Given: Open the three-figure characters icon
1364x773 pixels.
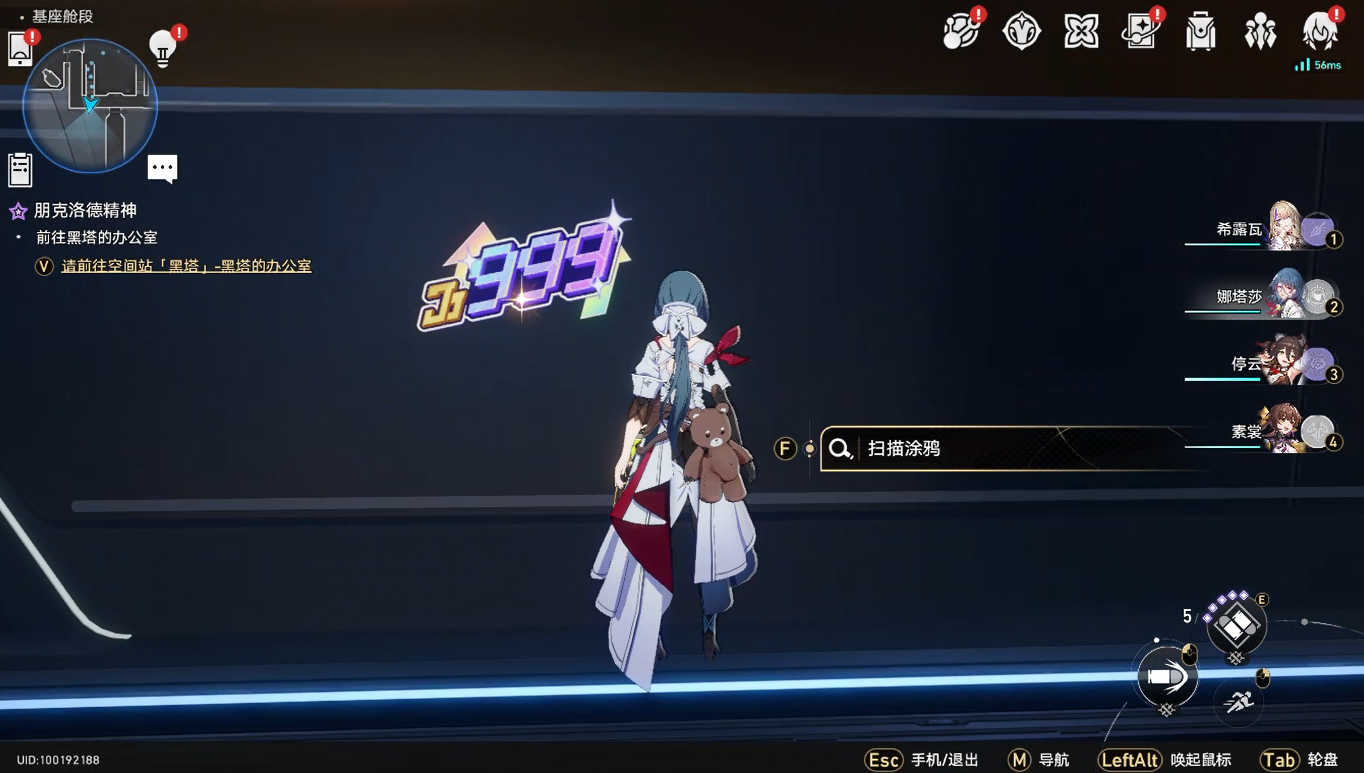Looking at the screenshot, I should click(x=1260, y=32).
